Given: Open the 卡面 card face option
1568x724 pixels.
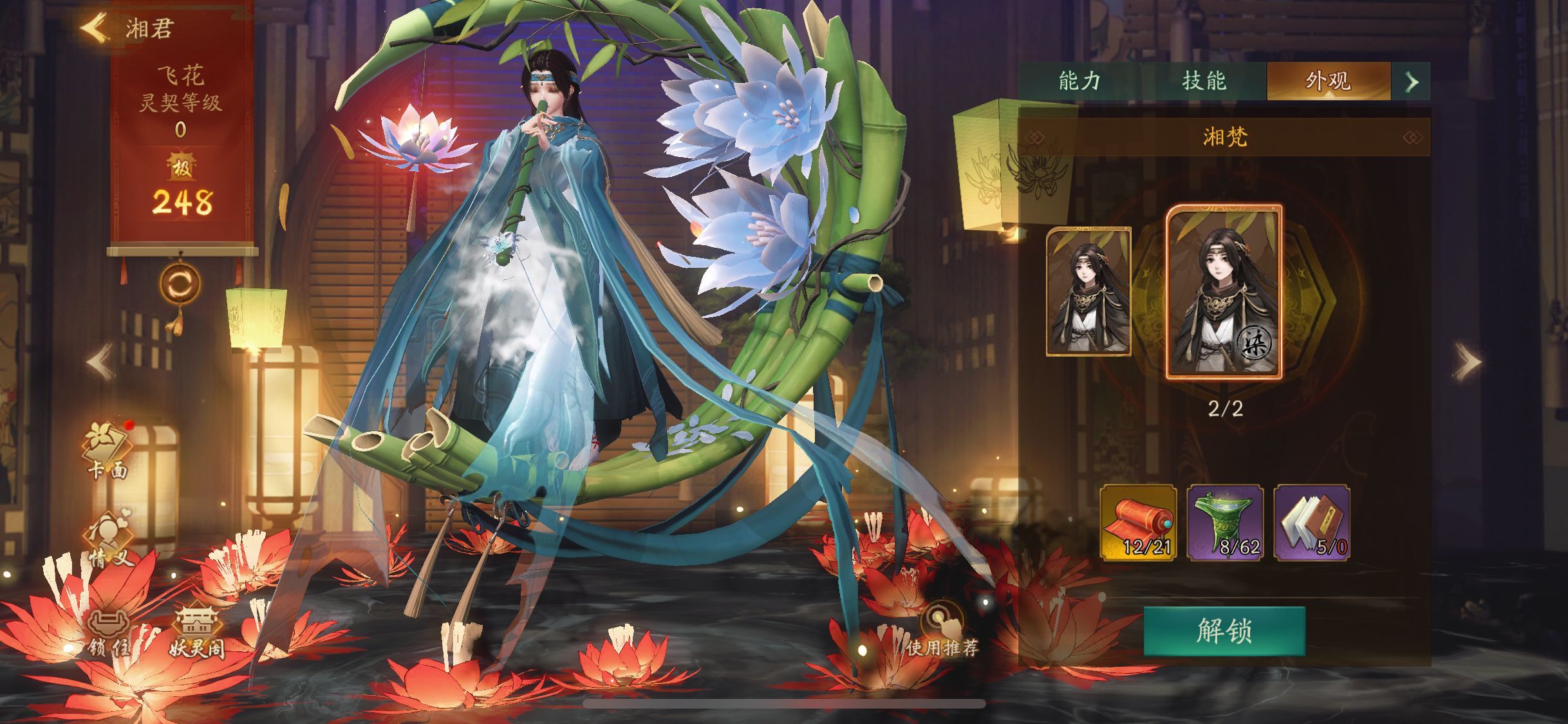Looking at the screenshot, I should (108, 450).
